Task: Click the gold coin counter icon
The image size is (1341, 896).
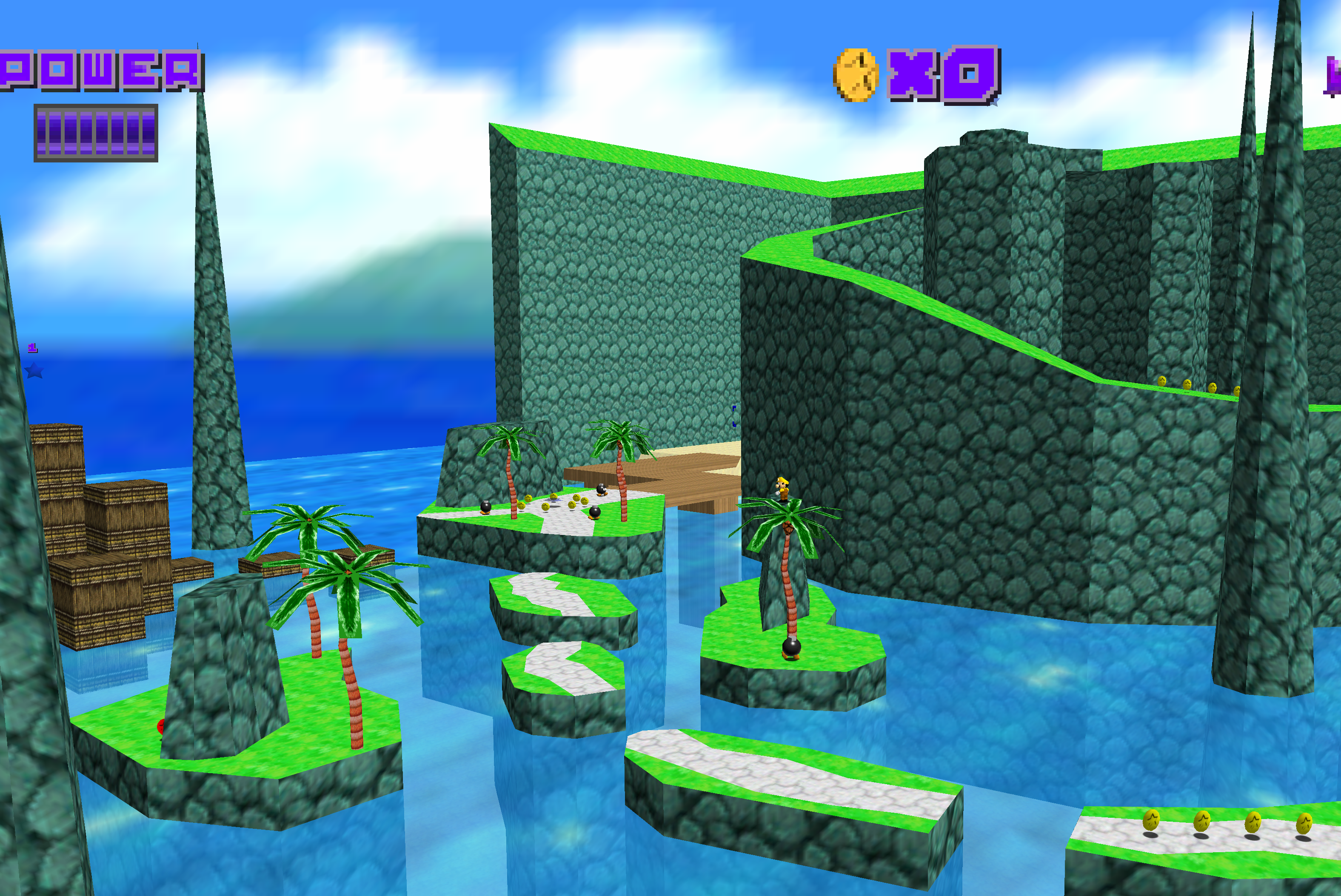Action: [x=855, y=75]
